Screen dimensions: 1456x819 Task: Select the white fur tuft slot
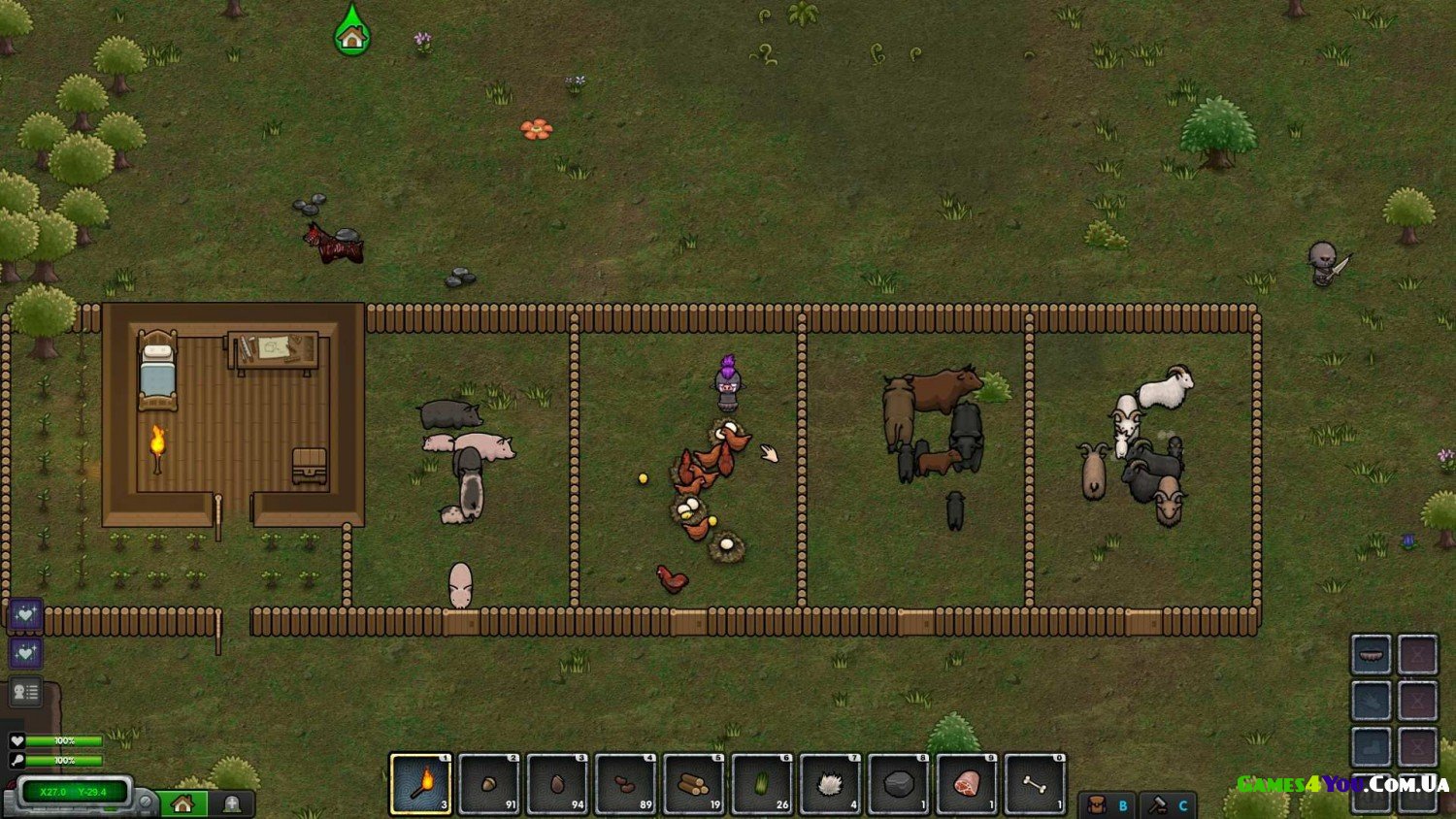(830, 783)
